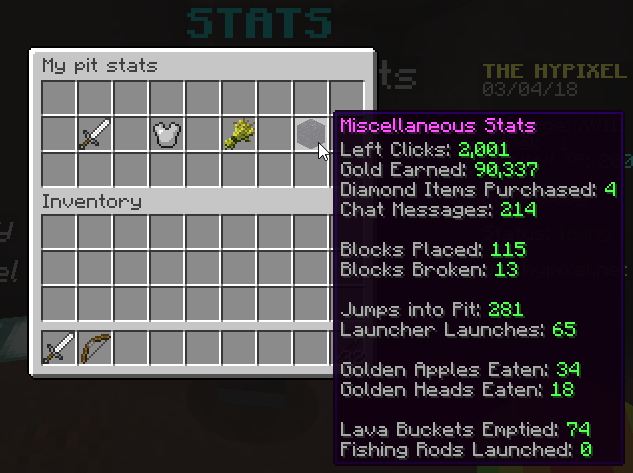This screenshot has width=633, height=473.
Task: Click the stone block Miscellaneous Stats item
Action: (x=309, y=134)
